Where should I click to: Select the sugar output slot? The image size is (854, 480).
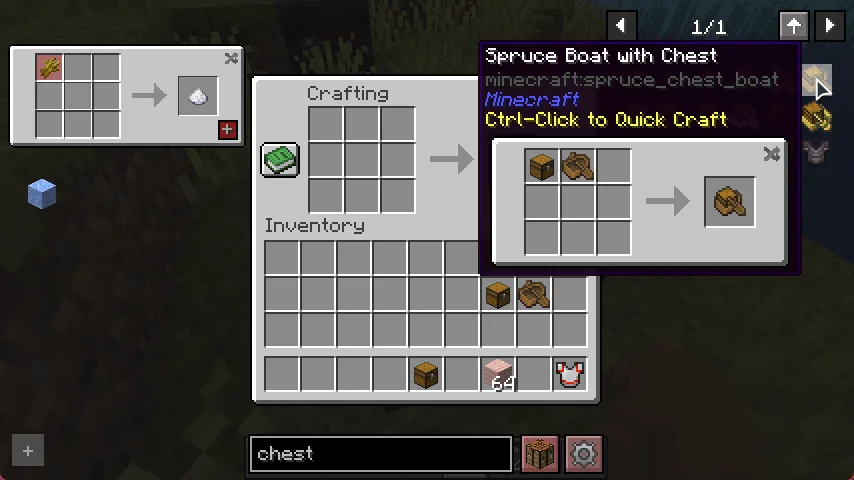point(198,96)
